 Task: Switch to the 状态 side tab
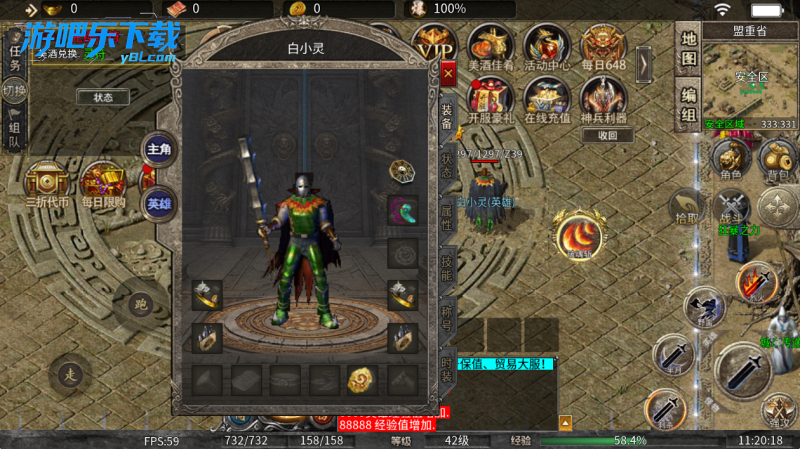[447, 166]
